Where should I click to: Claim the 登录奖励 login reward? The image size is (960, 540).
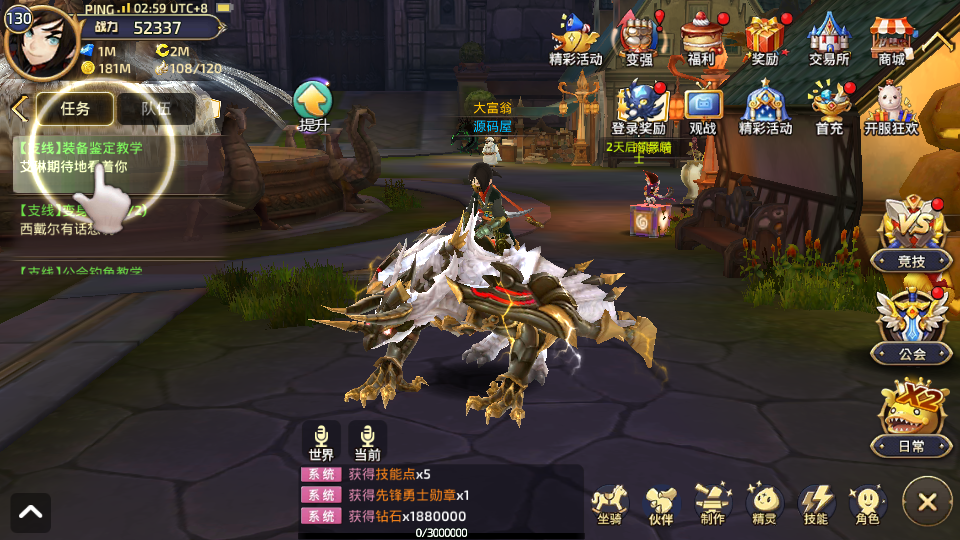coord(639,108)
